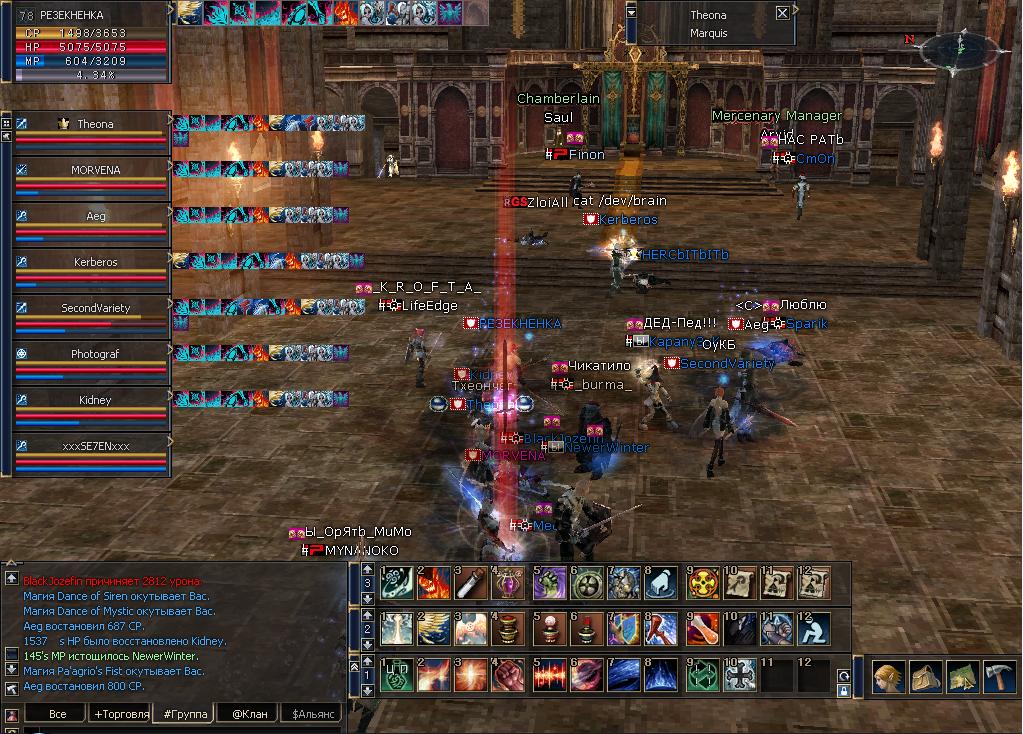The image size is (1023, 734).
Task: Target party member MORVENA in party list
Action: [x=95, y=170]
